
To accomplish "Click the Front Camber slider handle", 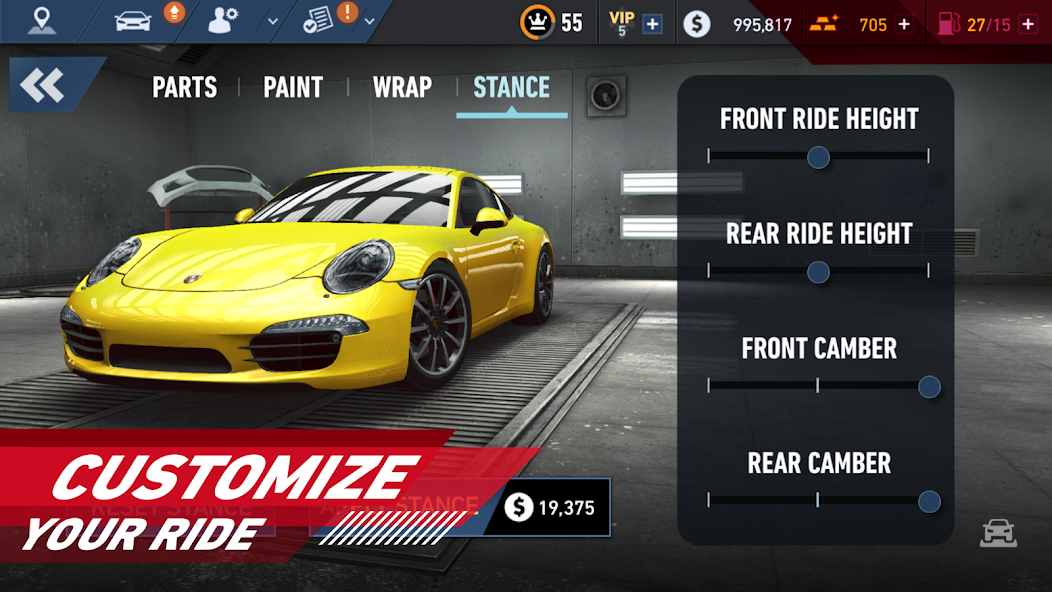I will coord(929,387).
